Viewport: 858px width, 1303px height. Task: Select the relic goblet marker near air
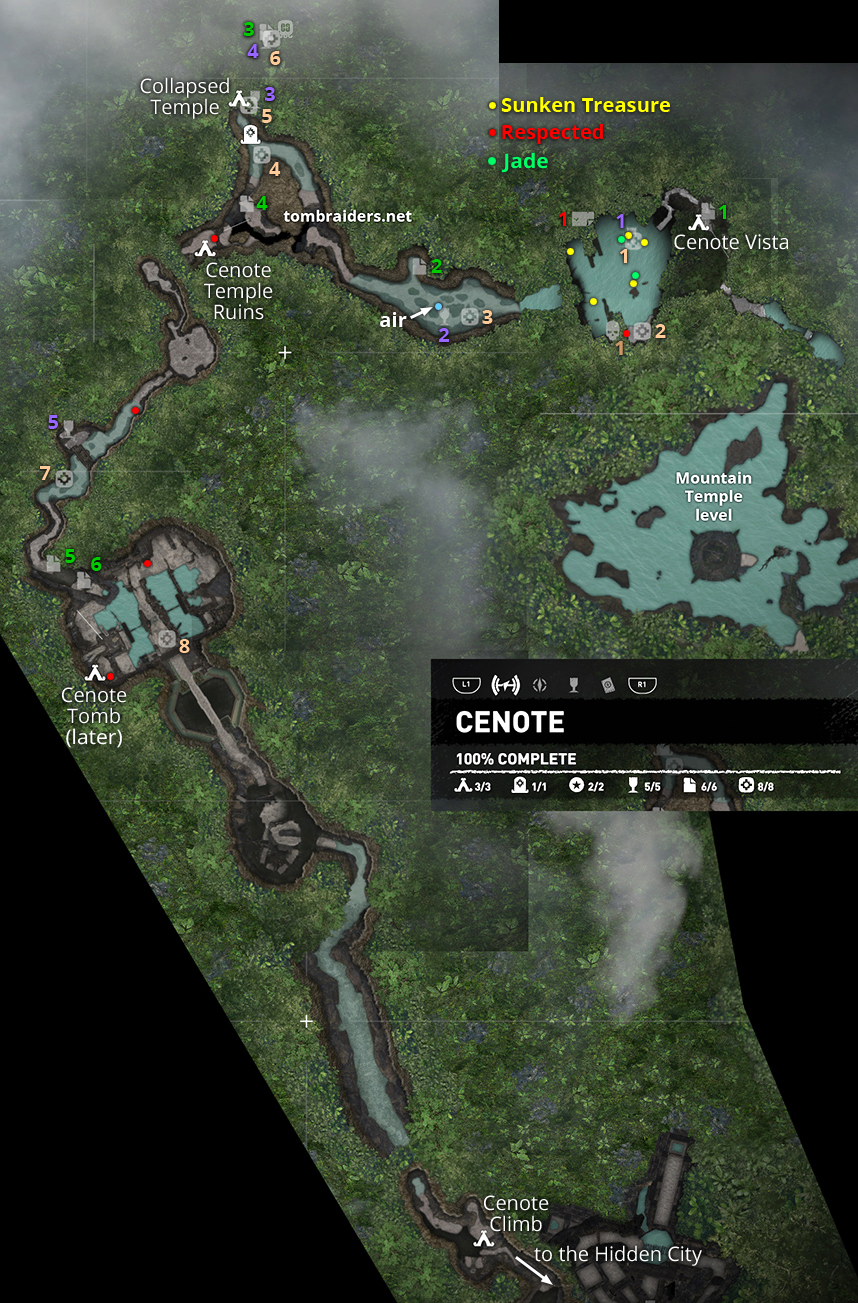pos(444,317)
